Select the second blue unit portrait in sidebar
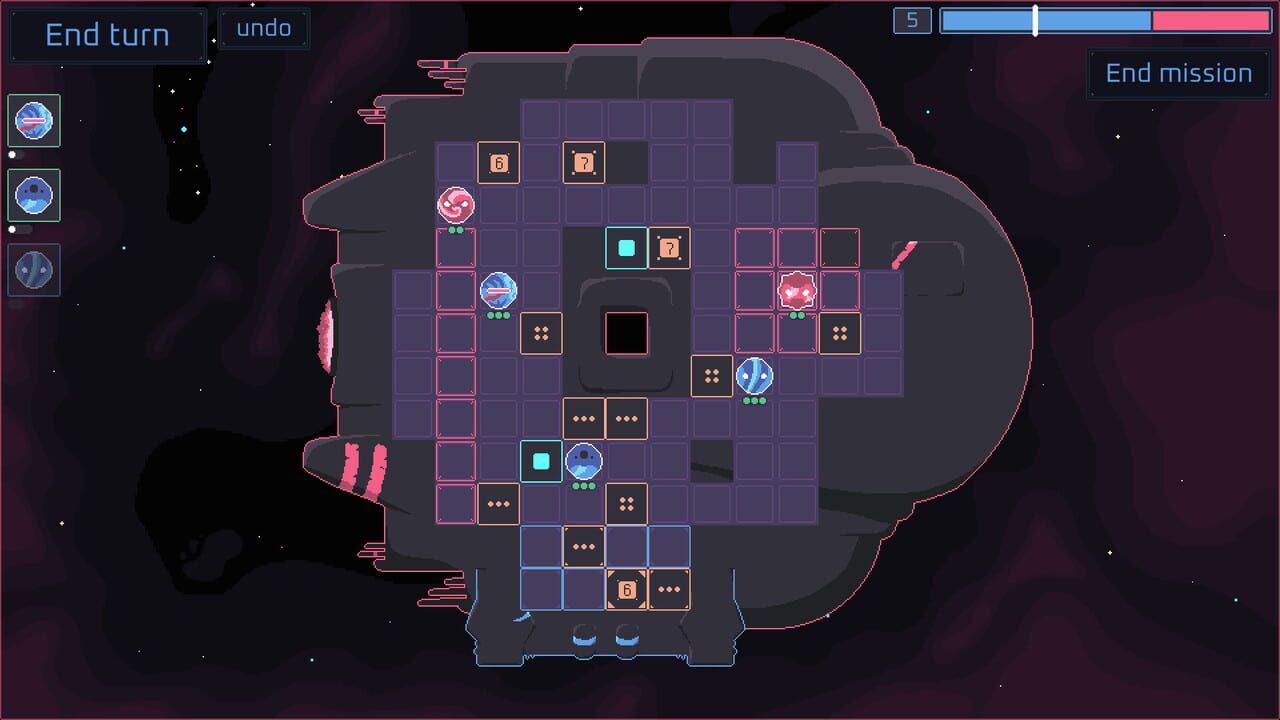The width and height of the screenshot is (1280, 720). [34, 195]
